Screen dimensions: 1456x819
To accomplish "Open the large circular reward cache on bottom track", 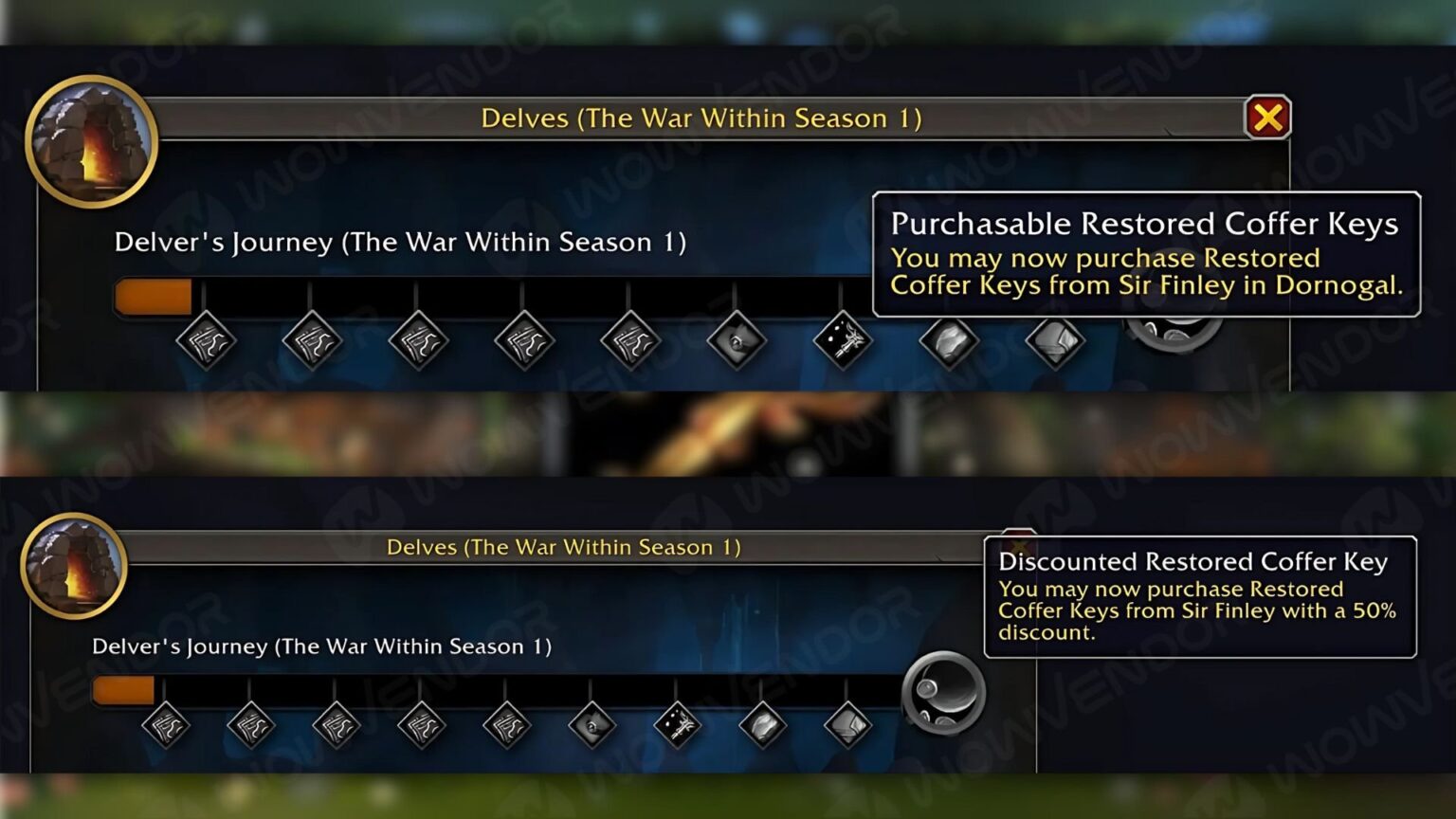I will click(941, 694).
